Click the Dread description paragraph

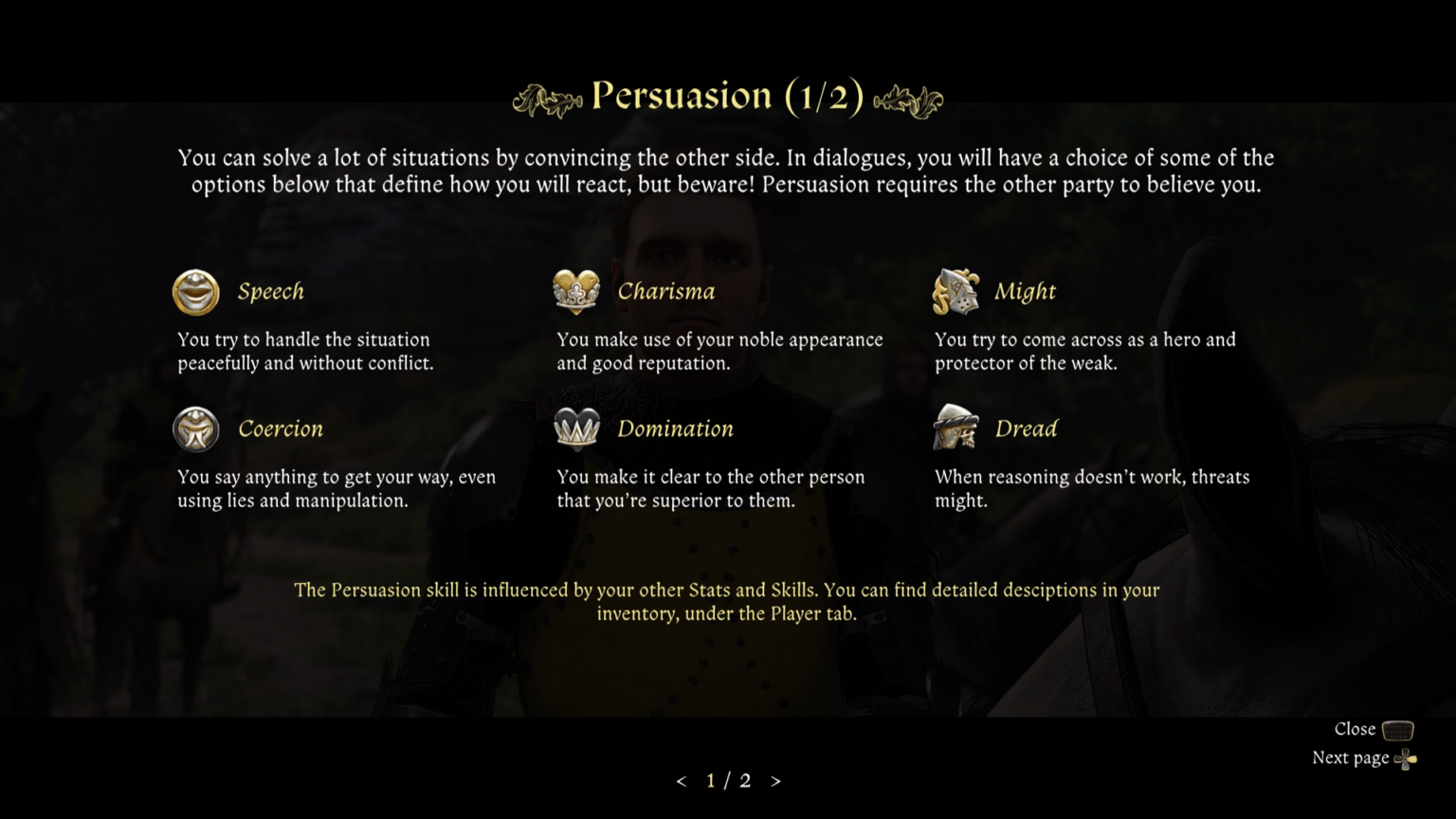pyautogui.click(x=1092, y=488)
